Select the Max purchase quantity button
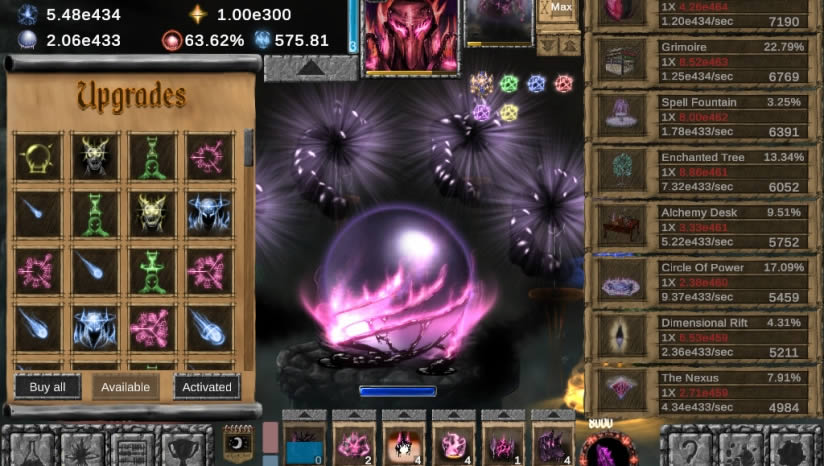The image size is (824, 466). click(560, 8)
